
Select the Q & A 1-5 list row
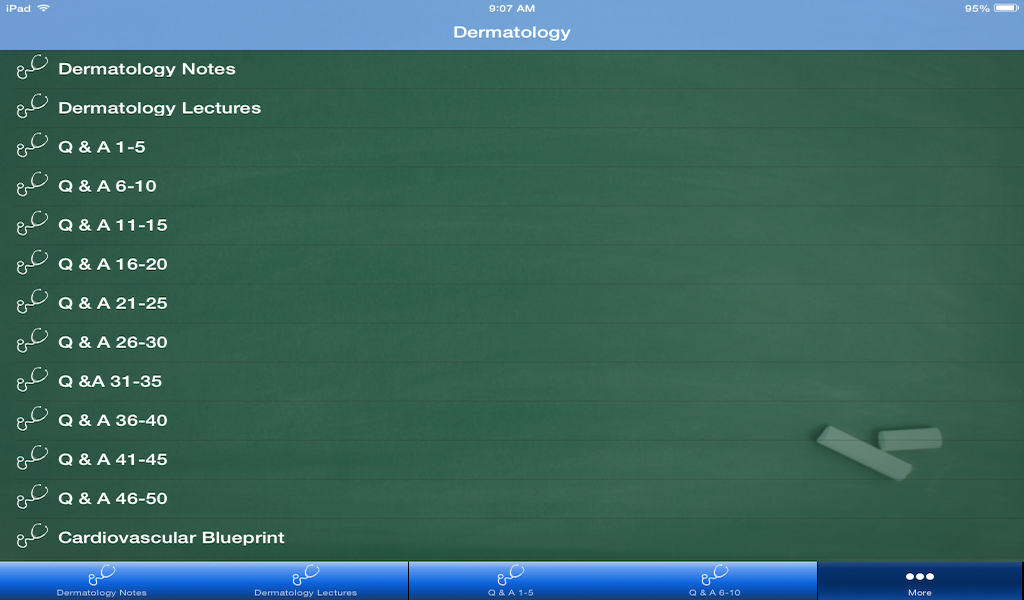coord(102,147)
